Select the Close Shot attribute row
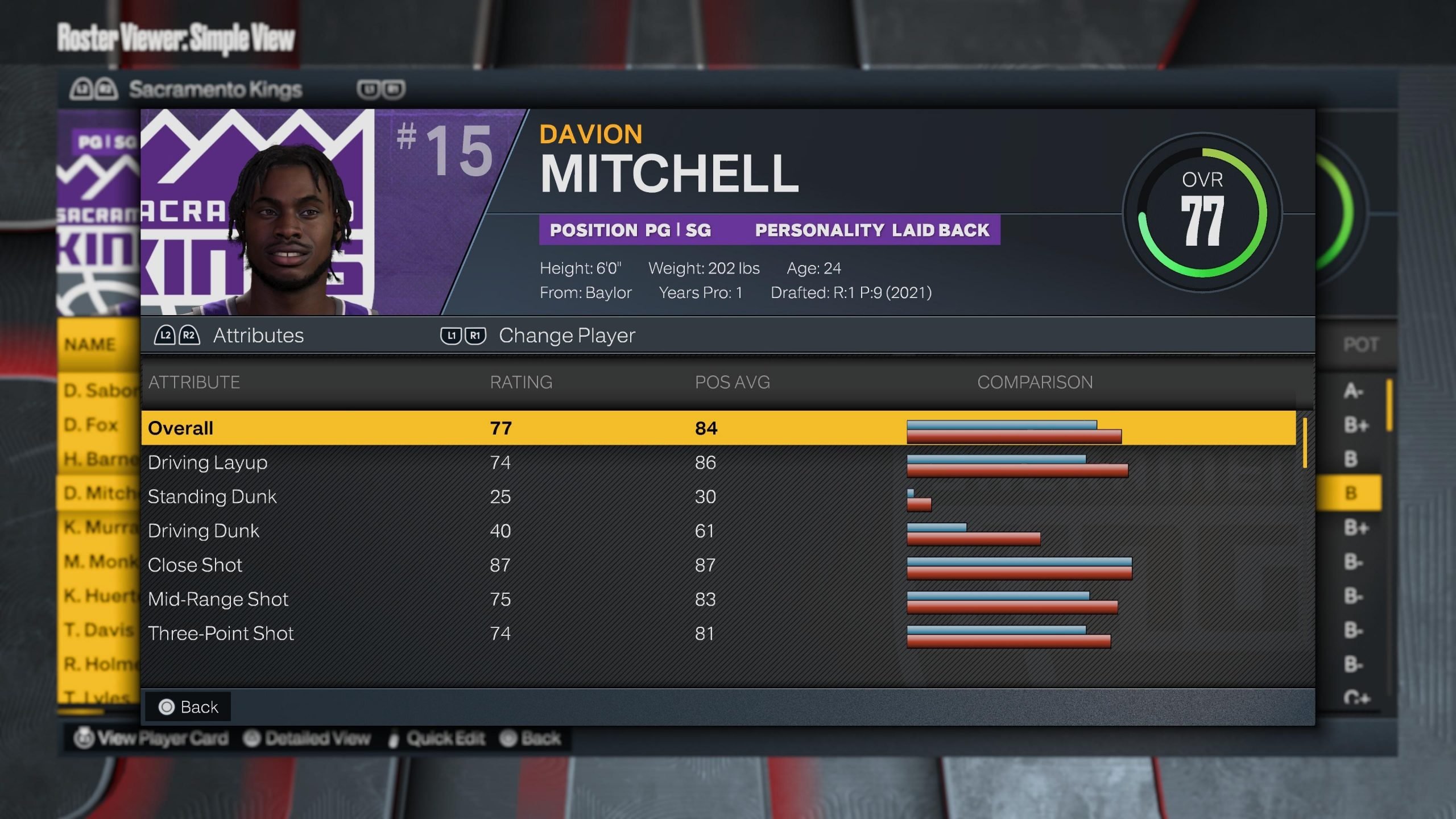 tap(718, 565)
